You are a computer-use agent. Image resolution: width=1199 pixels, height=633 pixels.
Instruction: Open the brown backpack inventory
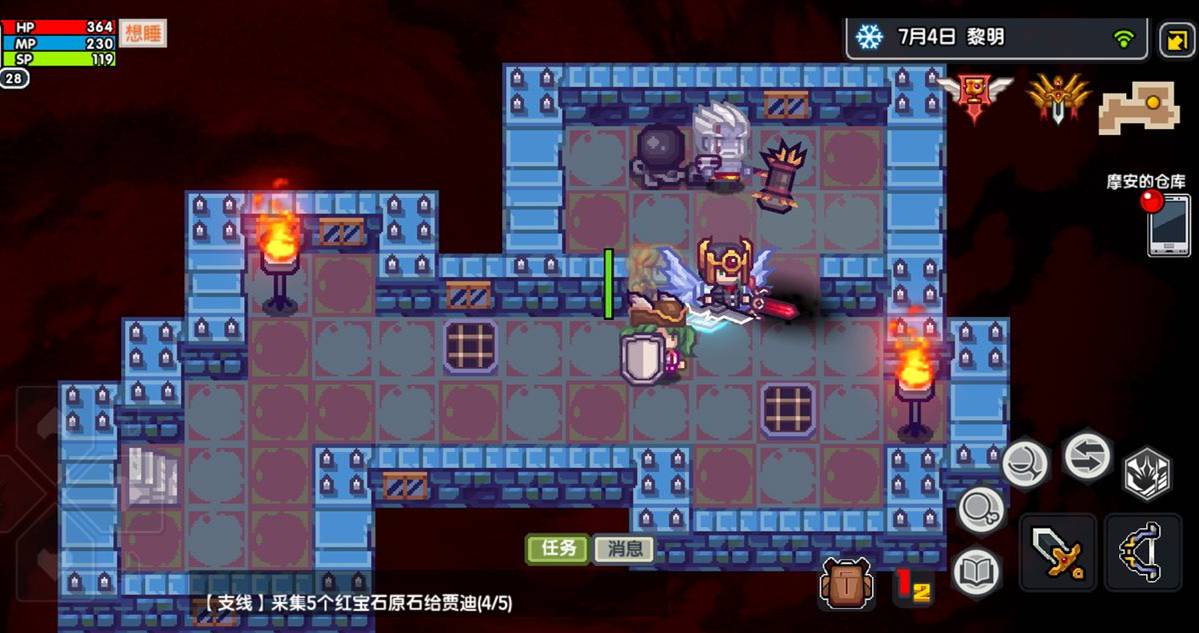(x=847, y=582)
